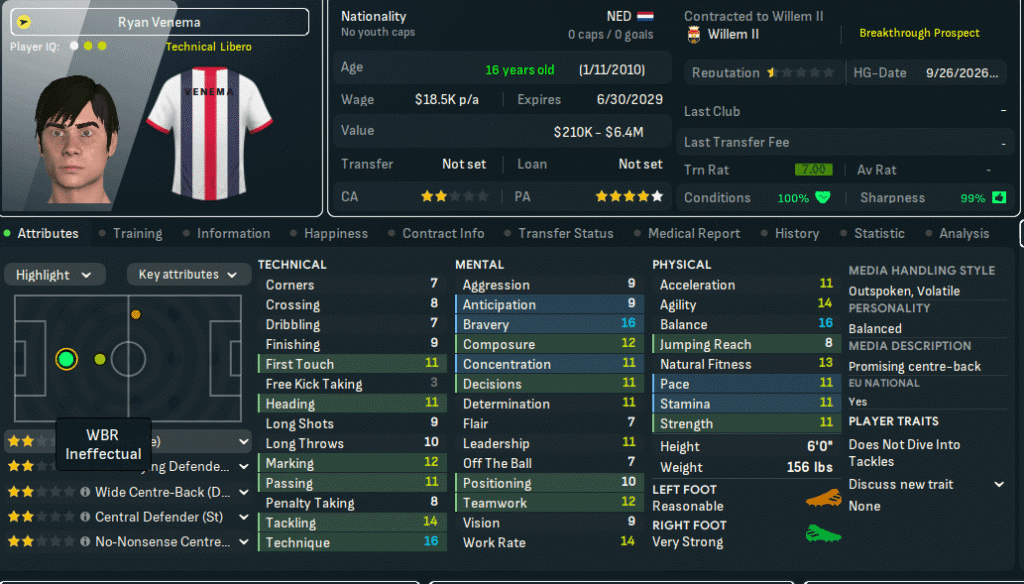1024x584 pixels.
Task: Switch to the History tab
Action: coord(796,233)
